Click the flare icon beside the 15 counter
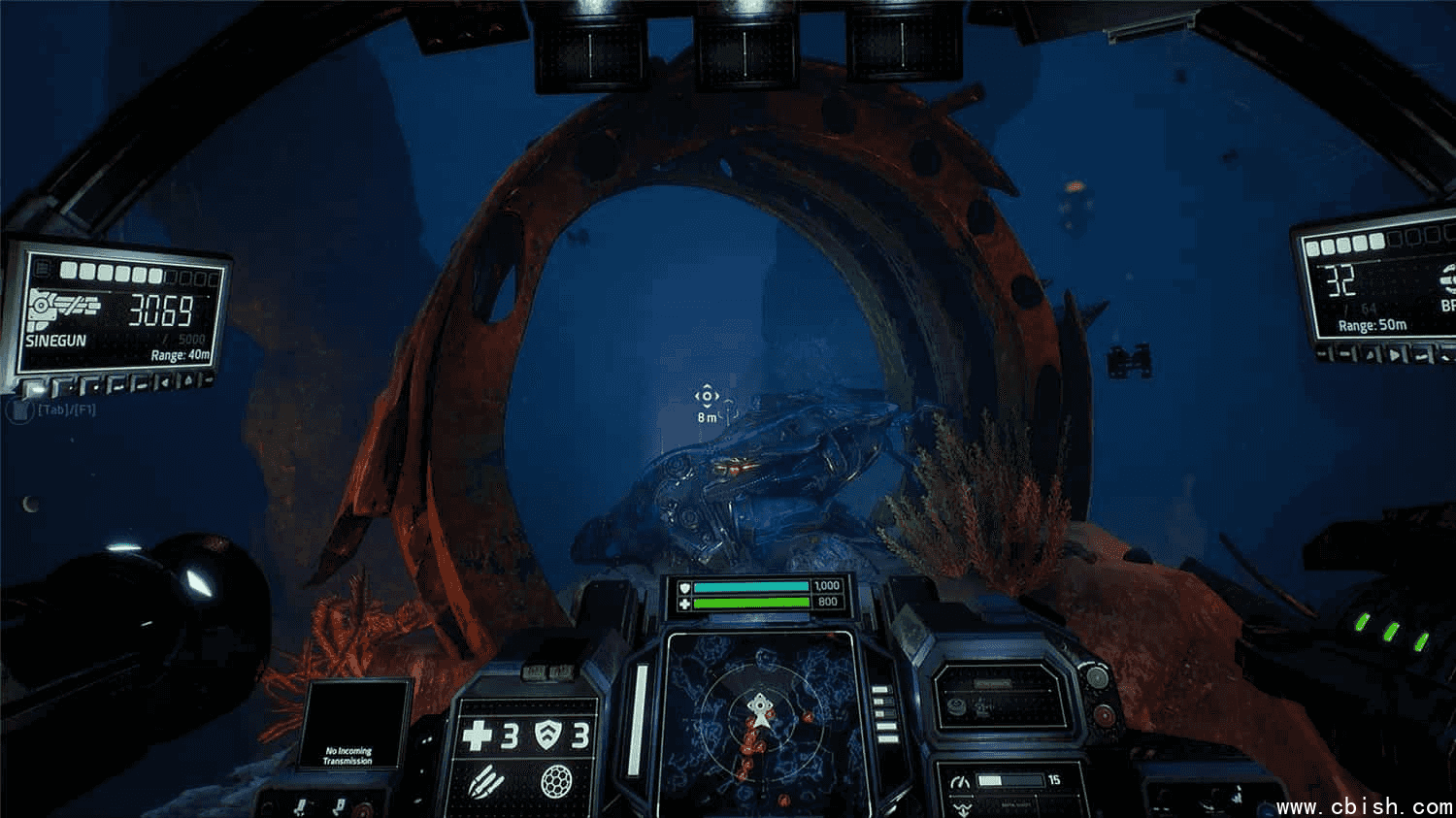 [960, 782]
